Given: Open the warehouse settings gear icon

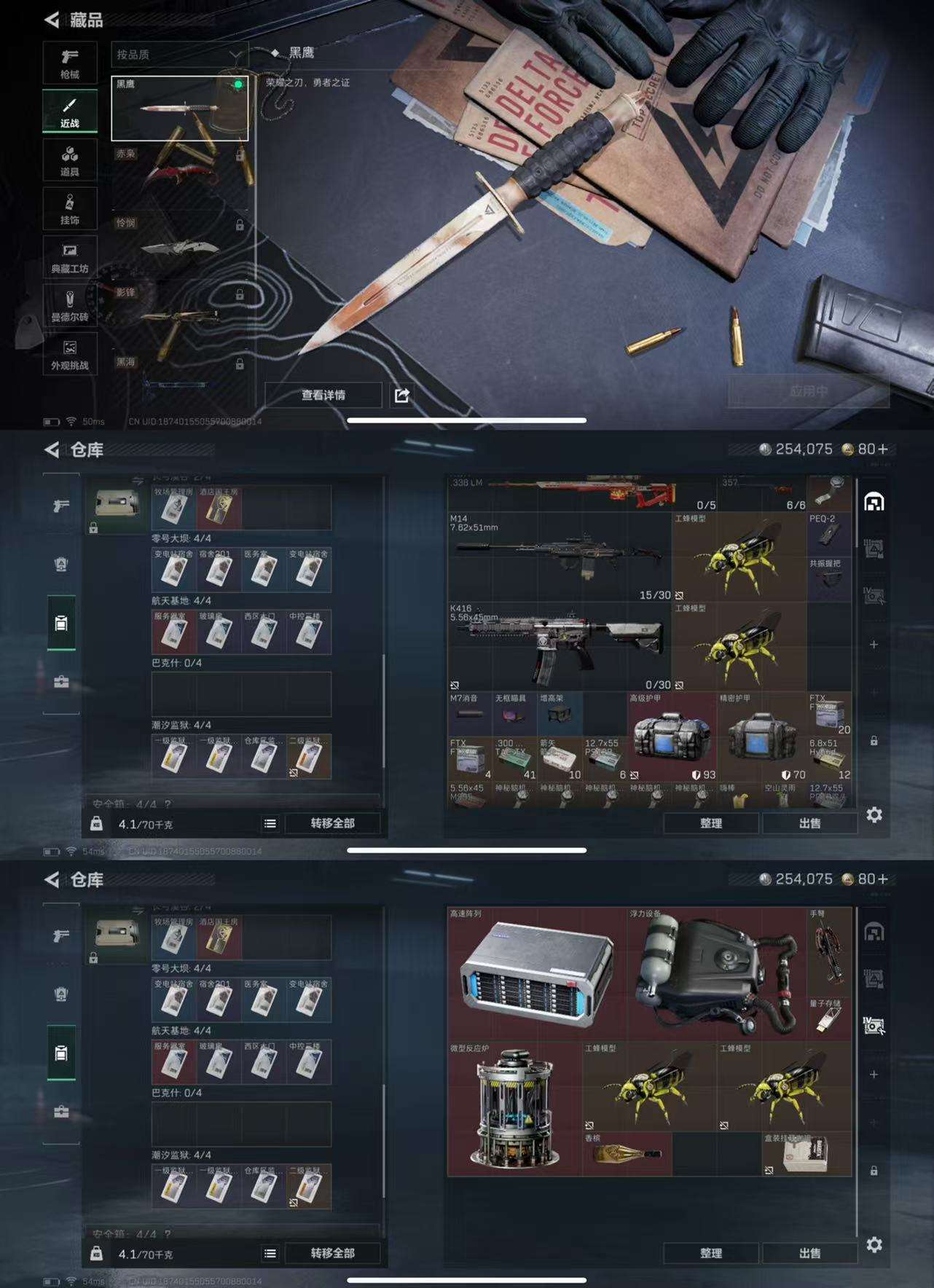Looking at the screenshot, I should pyautogui.click(x=874, y=816).
